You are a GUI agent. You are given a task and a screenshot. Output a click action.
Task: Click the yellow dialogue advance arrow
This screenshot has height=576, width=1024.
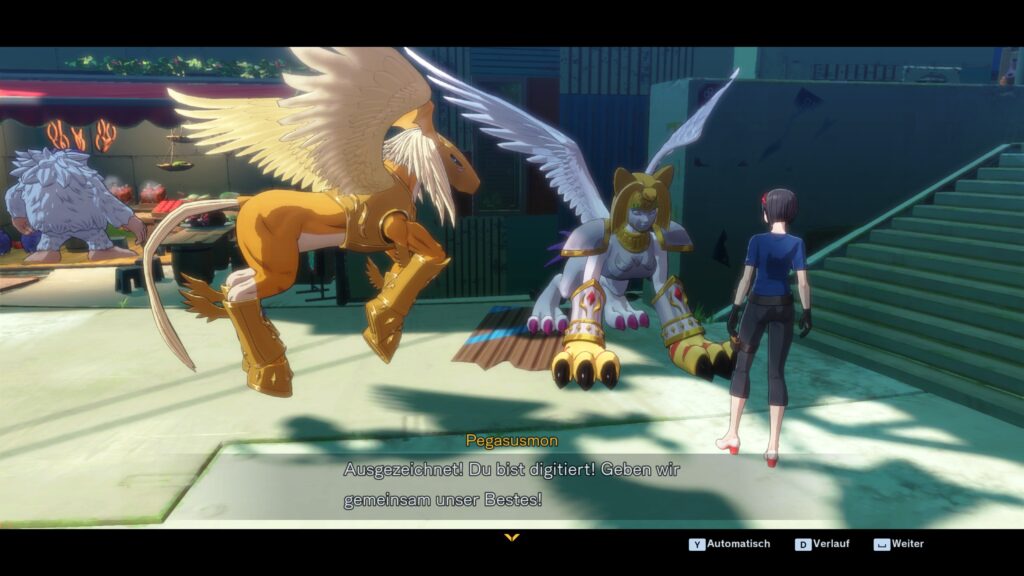512,537
